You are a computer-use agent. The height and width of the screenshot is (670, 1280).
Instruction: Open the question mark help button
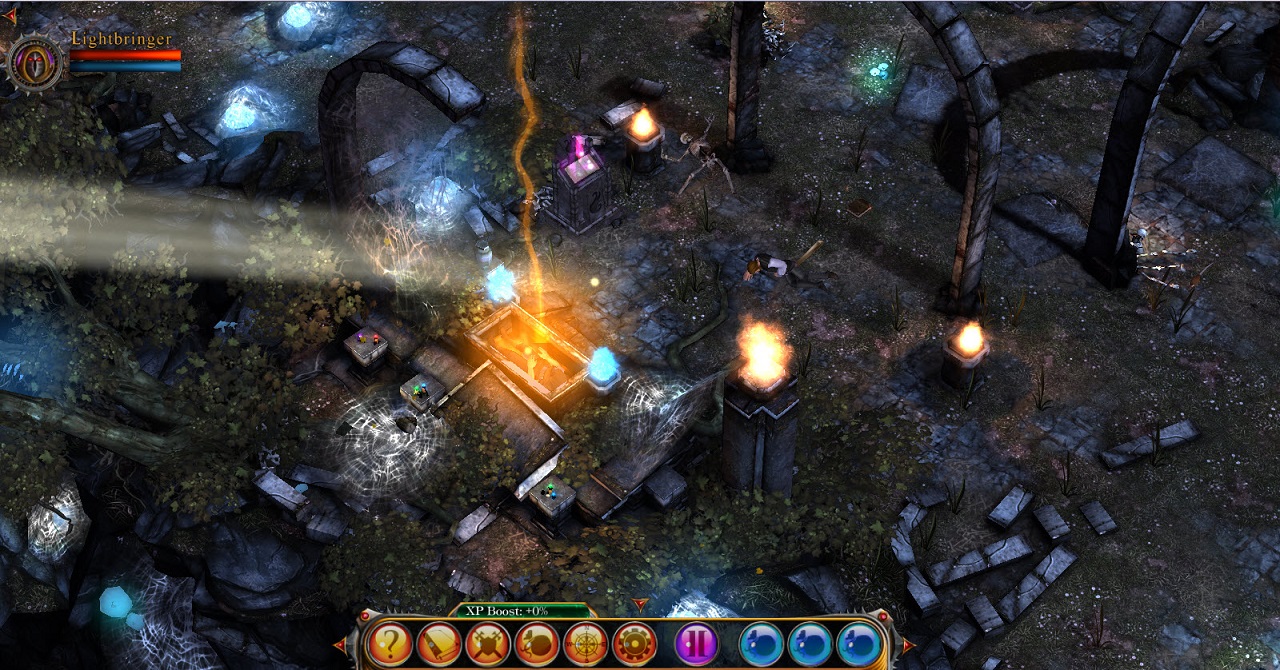[389, 643]
